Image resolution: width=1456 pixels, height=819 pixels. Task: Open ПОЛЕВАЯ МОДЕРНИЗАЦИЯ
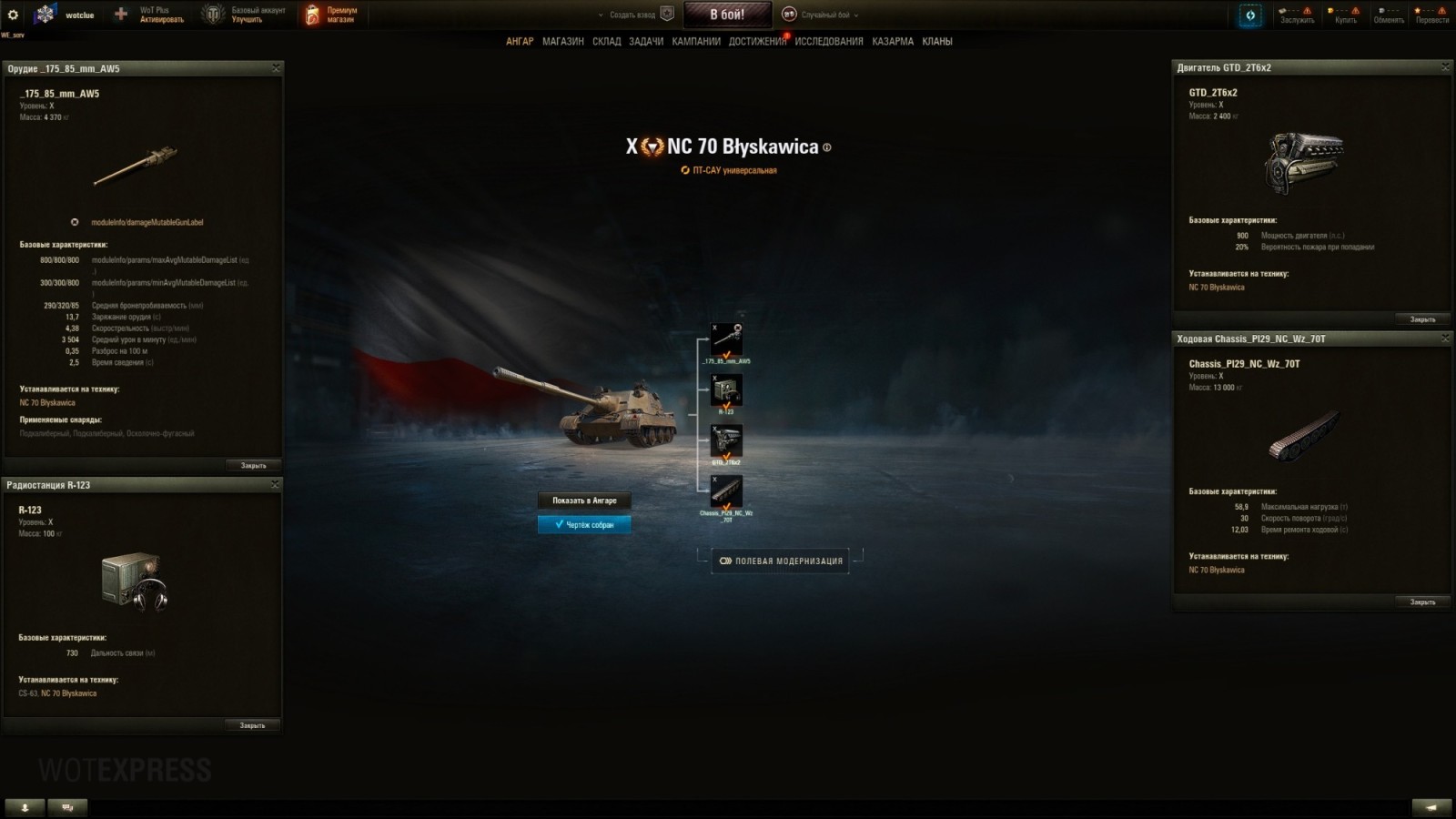(783, 561)
